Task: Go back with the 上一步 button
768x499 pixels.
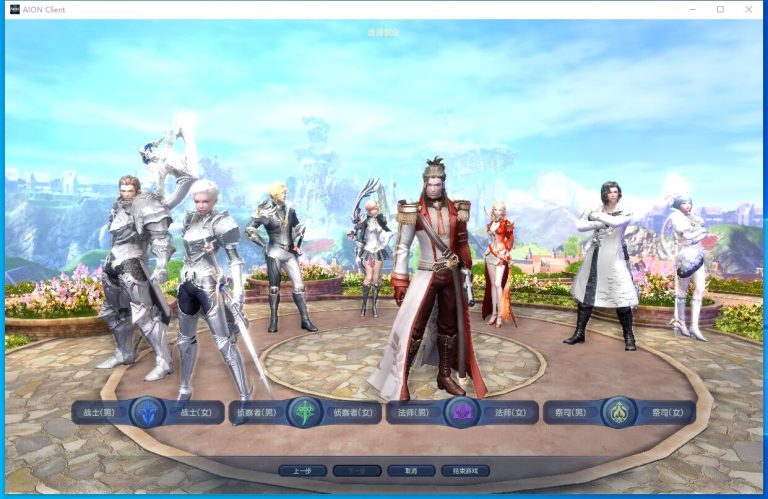Action: (x=302, y=470)
